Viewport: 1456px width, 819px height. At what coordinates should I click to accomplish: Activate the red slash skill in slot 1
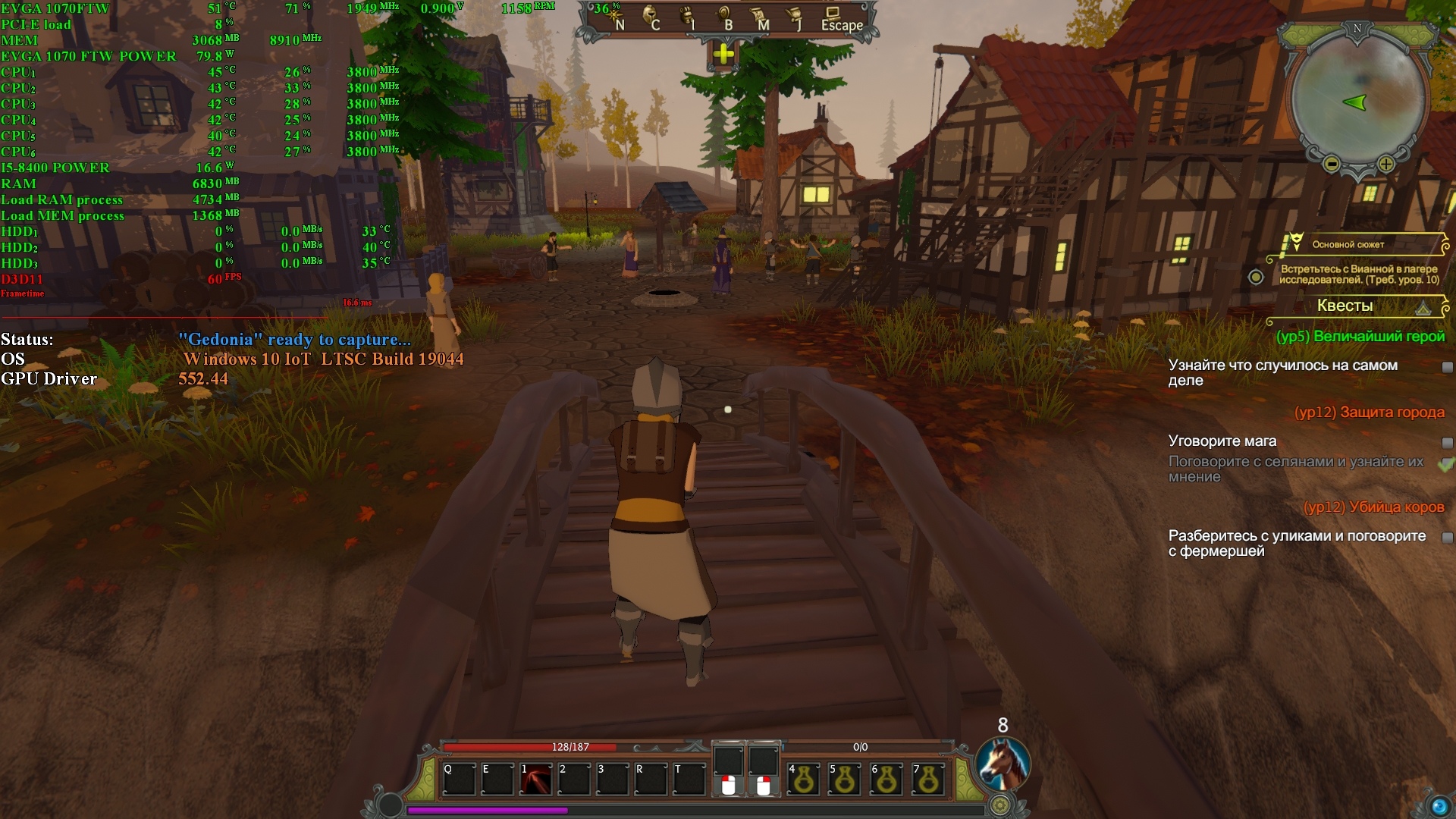click(536, 780)
